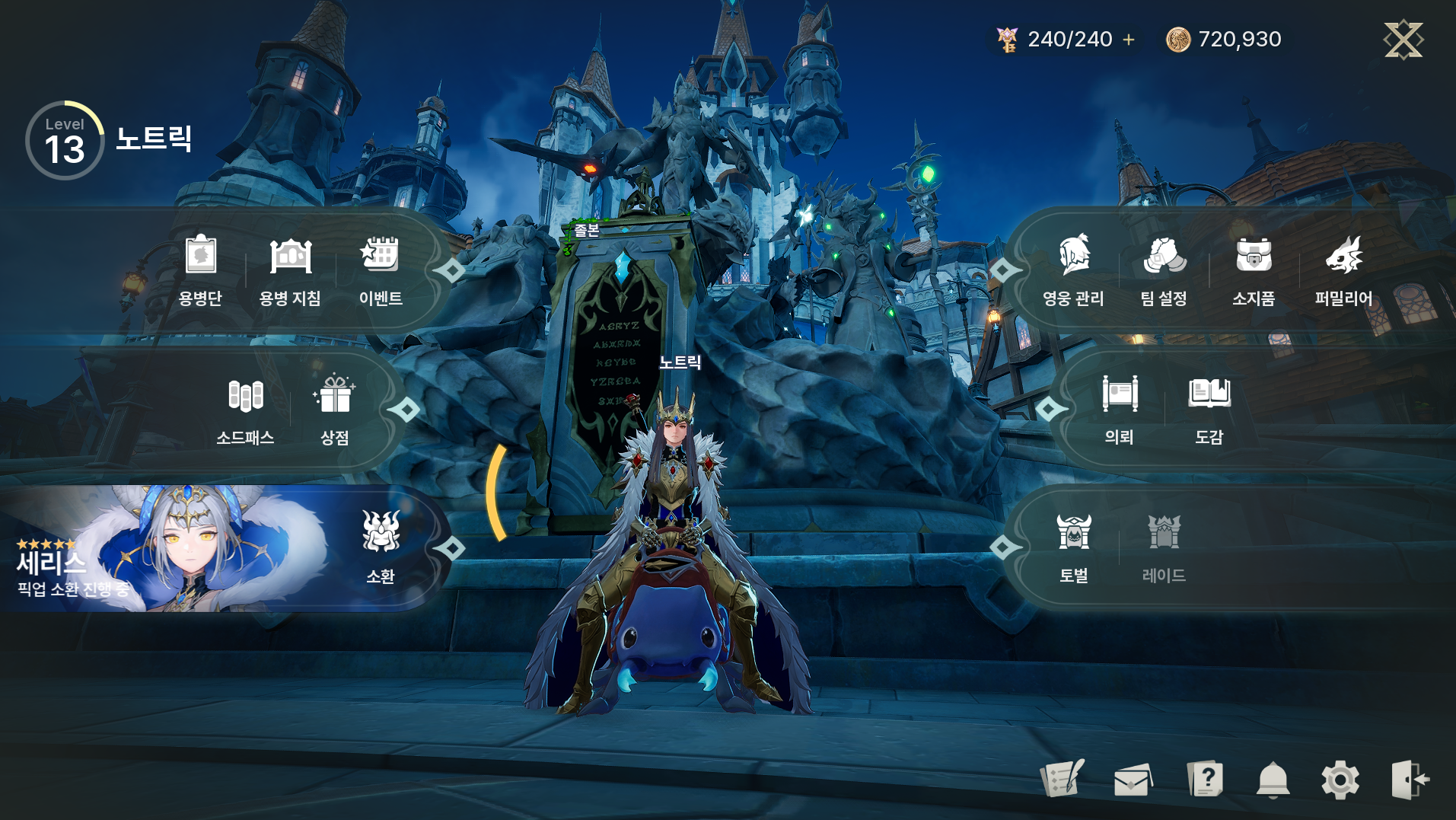The image size is (1456, 820).
Task: Open the settings gear icon
Action: point(1340,780)
